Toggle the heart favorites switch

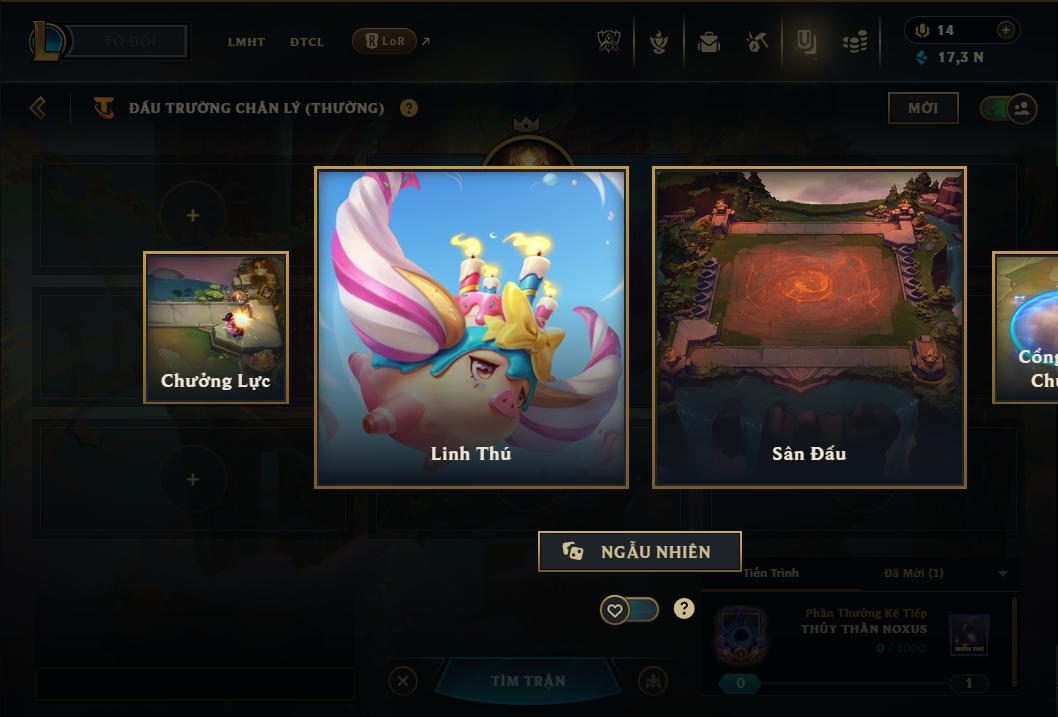click(x=629, y=609)
